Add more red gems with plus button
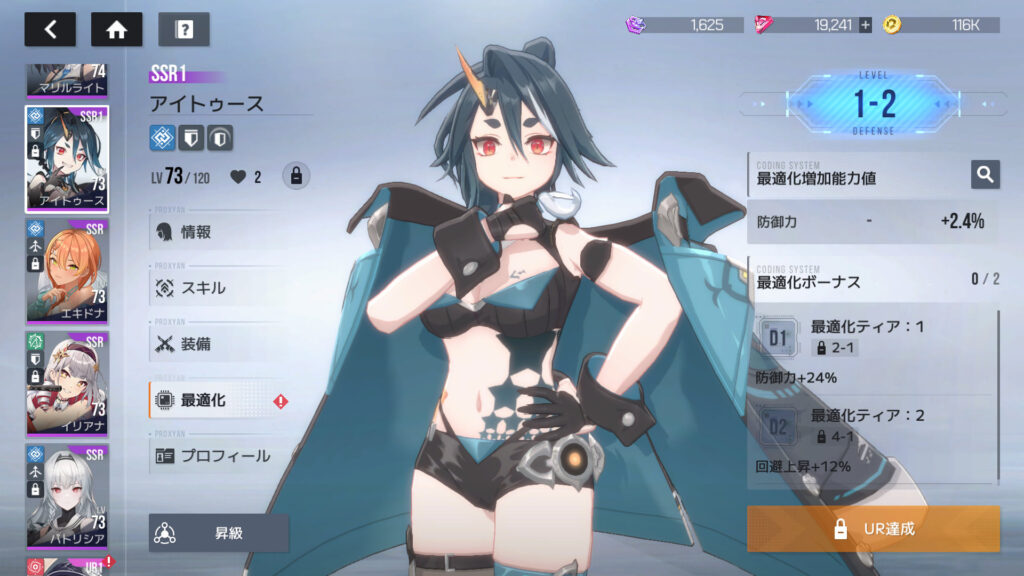 click(x=865, y=25)
